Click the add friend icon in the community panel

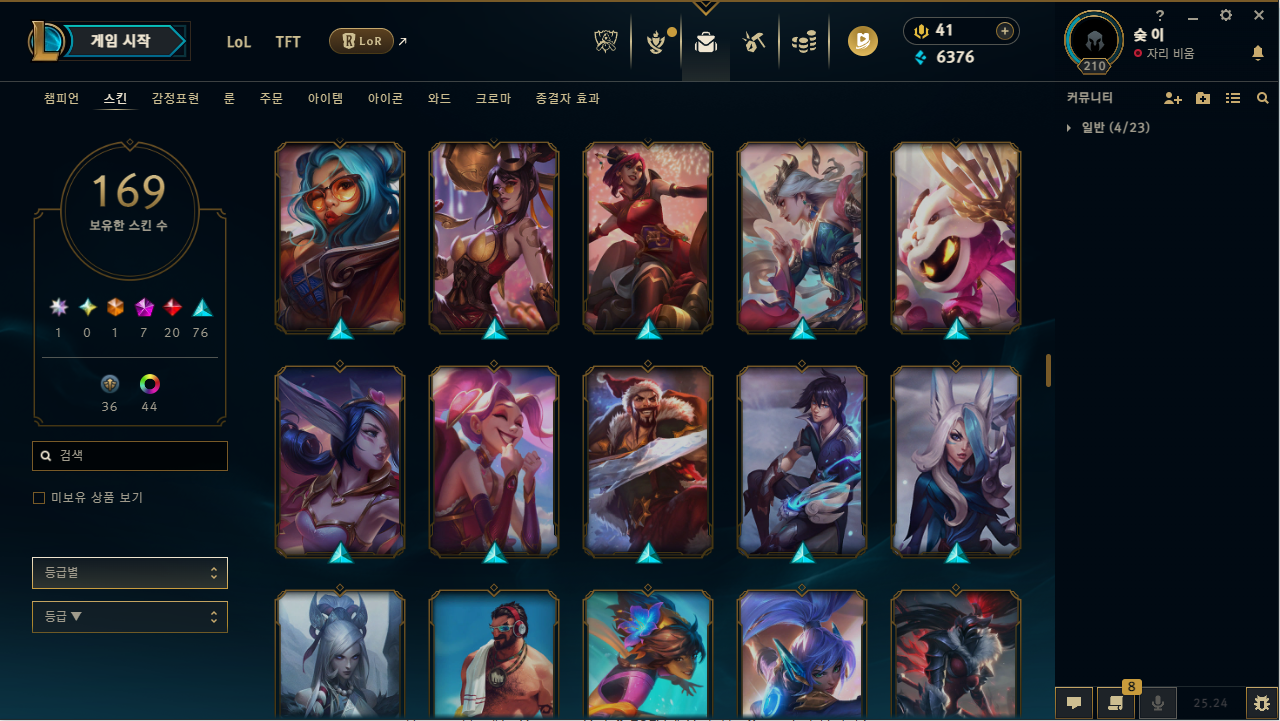click(1172, 98)
